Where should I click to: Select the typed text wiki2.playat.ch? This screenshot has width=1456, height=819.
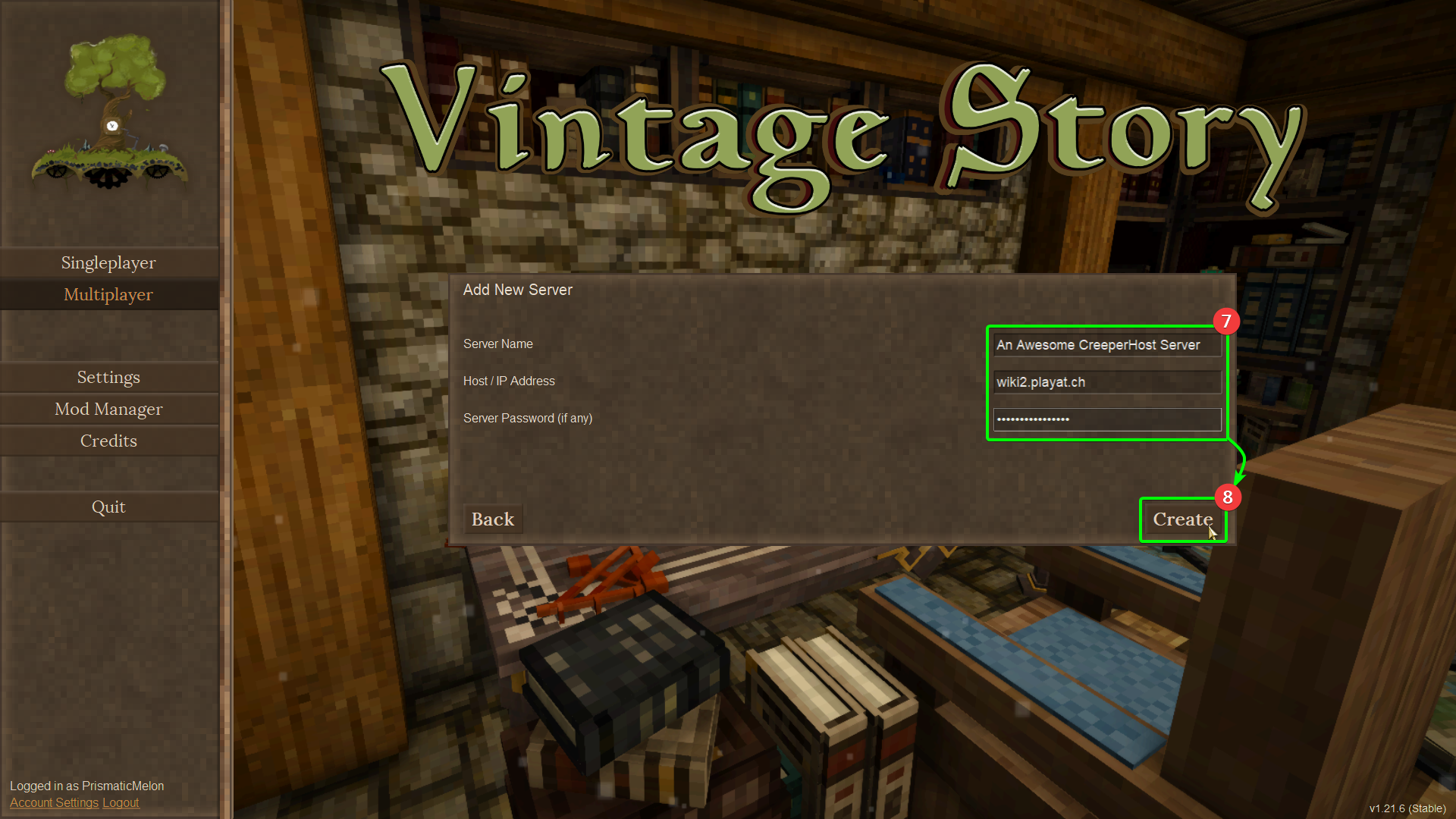1040,382
